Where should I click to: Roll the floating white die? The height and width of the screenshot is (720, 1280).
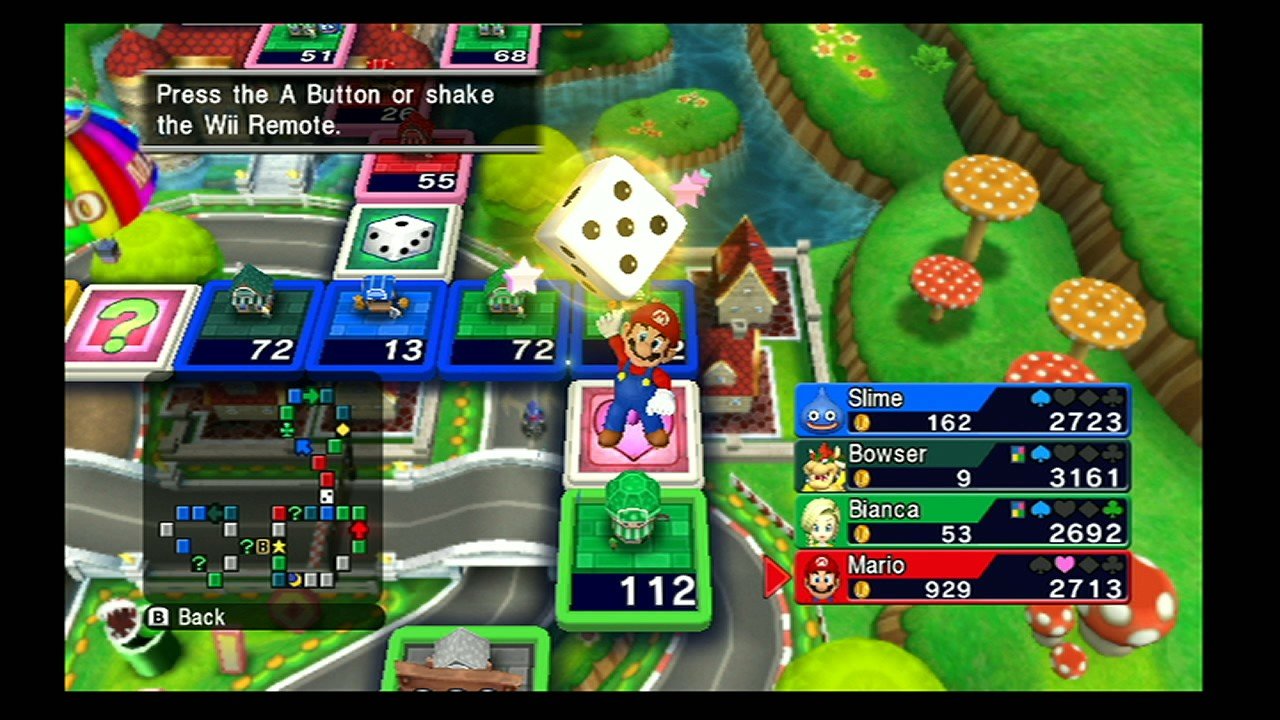pyautogui.click(x=611, y=226)
